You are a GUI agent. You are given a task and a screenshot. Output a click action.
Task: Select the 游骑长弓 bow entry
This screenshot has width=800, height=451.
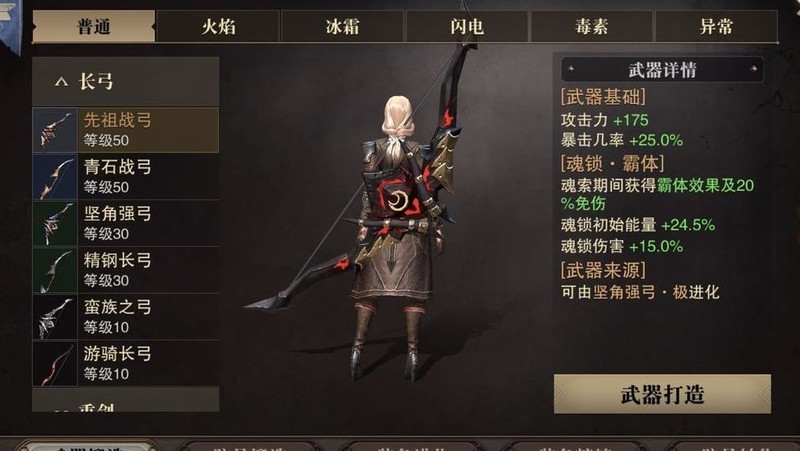pyautogui.click(x=125, y=364)
